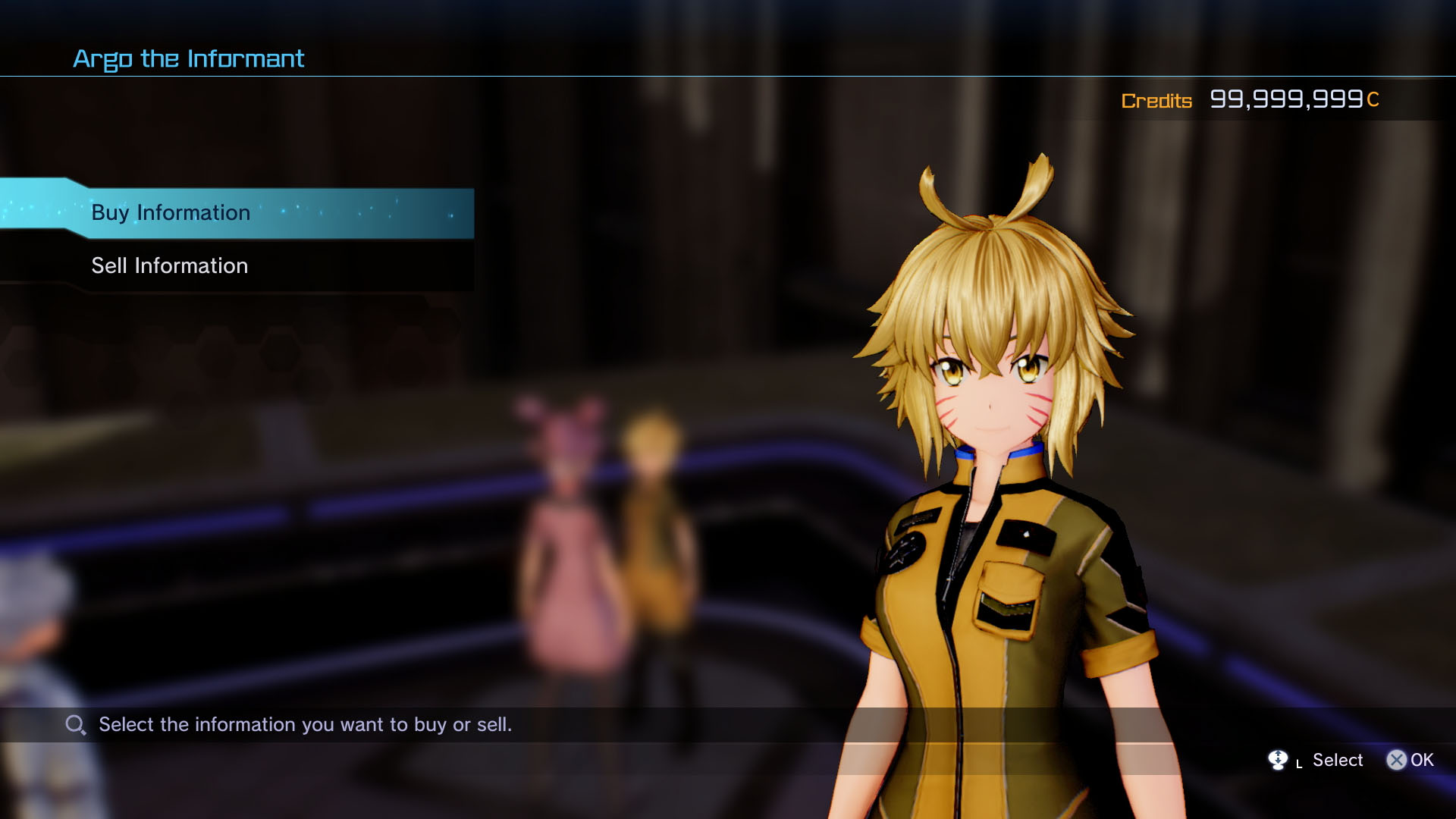Click the blue header underline accent
1456x819 pixels.
coord(379,76)
